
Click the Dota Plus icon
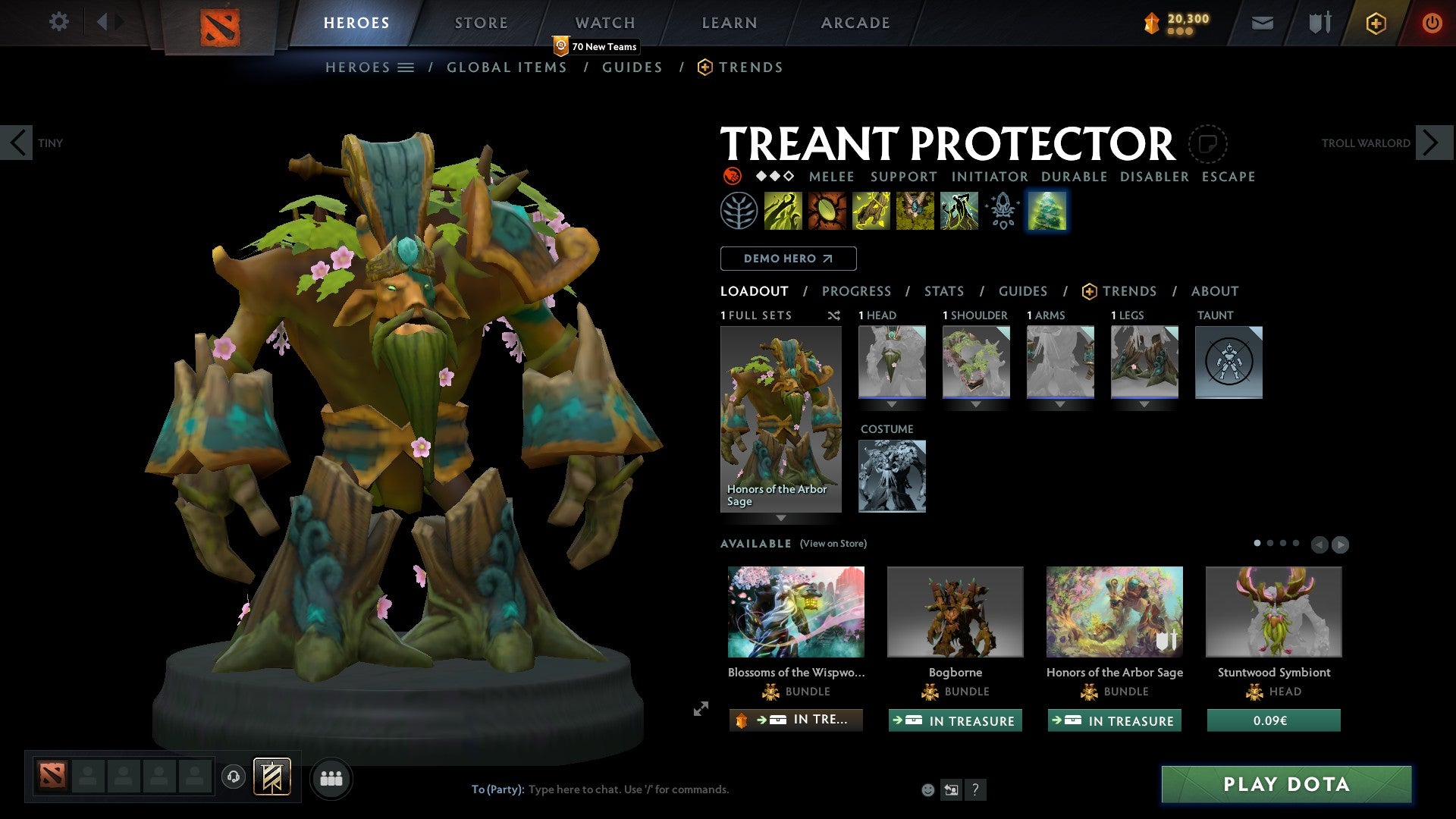1375,23
